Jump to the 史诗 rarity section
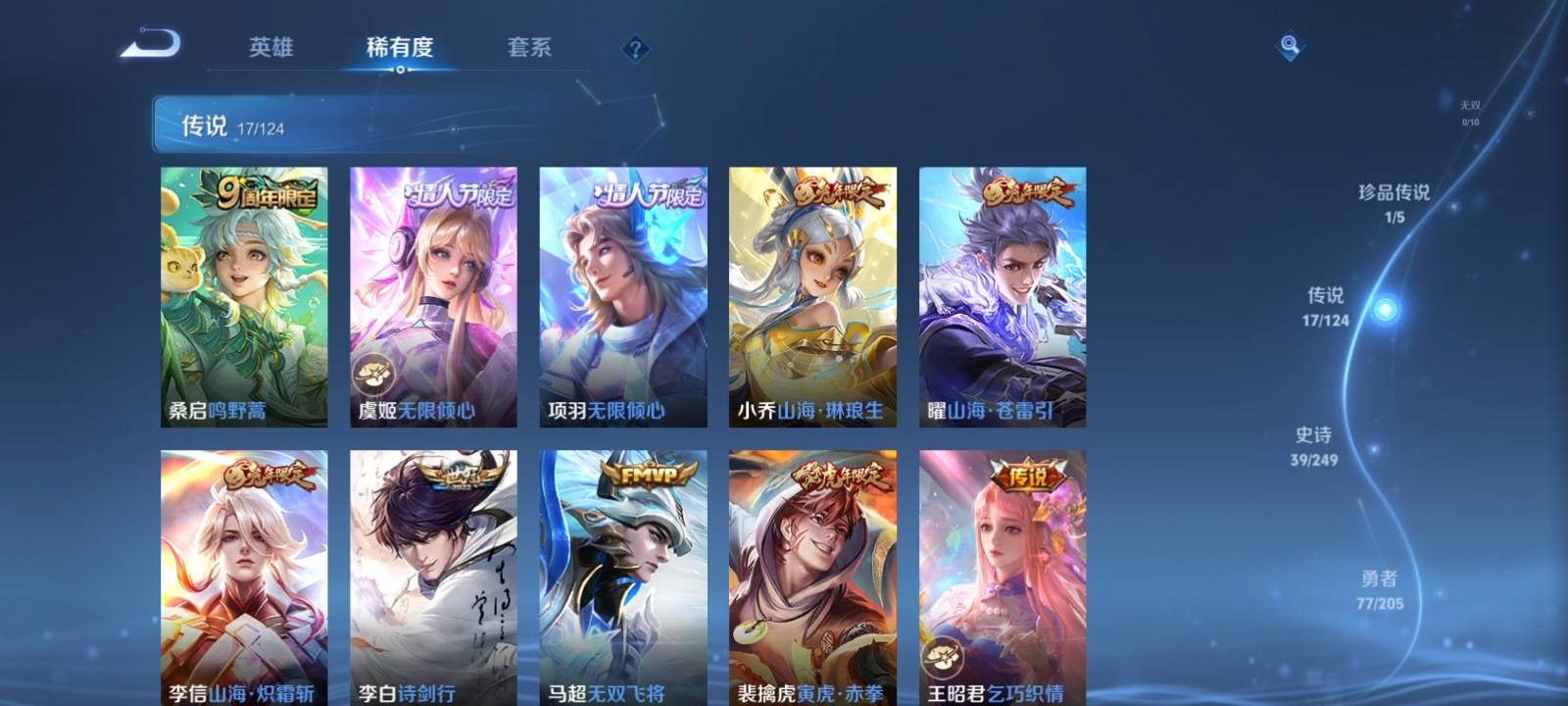Screen dimensions: 1568x706 [1313, 445]
